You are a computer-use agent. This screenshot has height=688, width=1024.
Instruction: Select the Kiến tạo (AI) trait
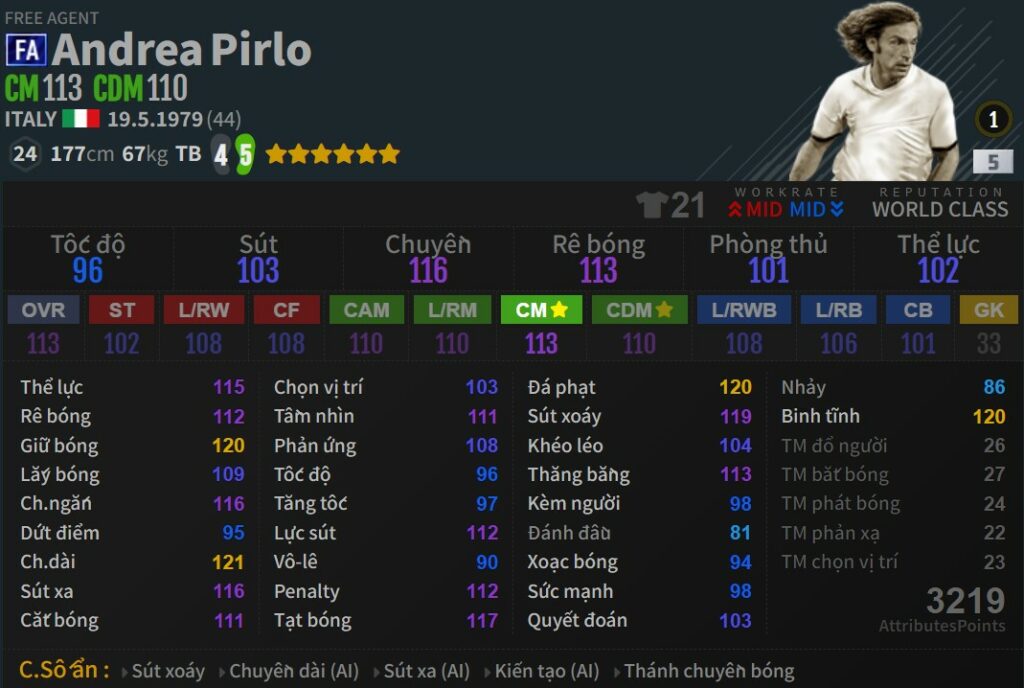pos(546,671)
